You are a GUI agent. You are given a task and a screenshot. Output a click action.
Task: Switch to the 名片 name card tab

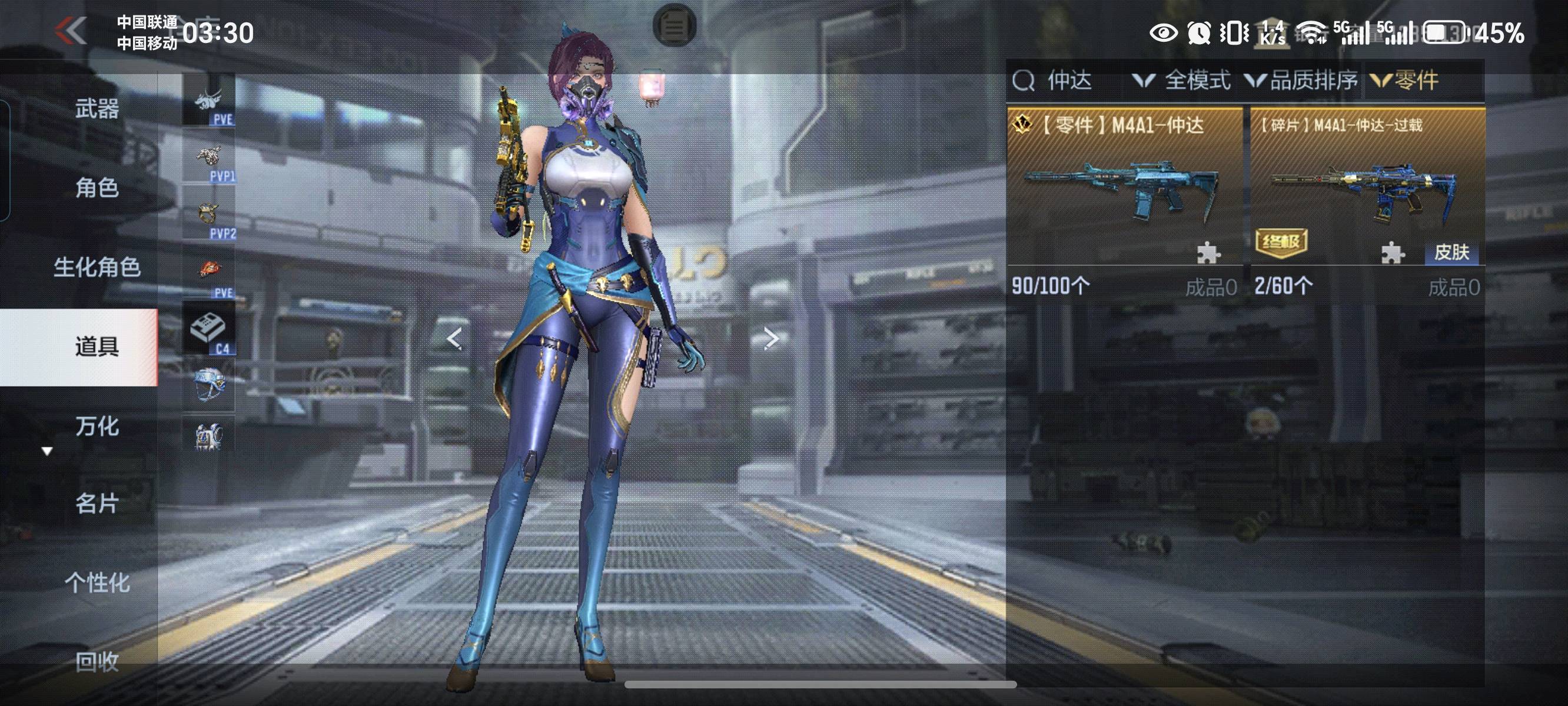tap(97, 504)
